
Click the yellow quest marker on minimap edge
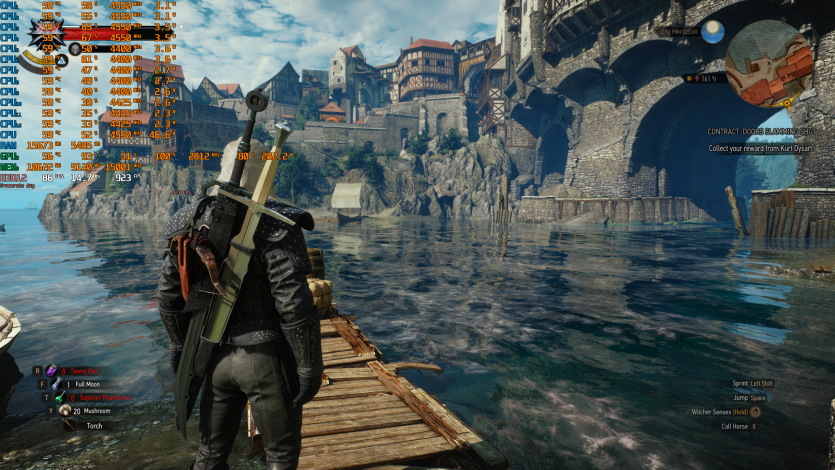point(789,102)
